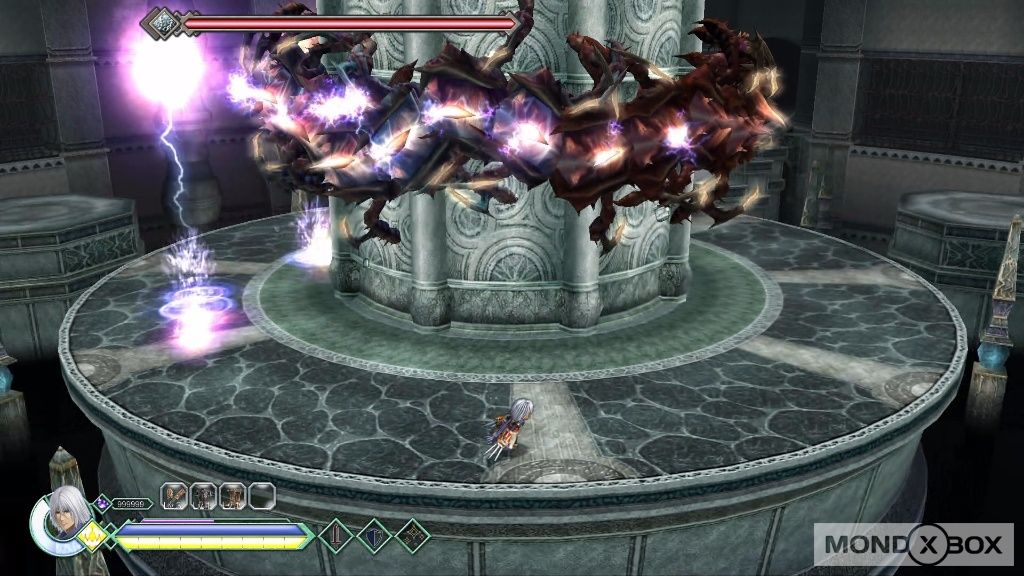Choose the first skill slot with the orange weapon
The image size is (1024, 576).
[x=176, y=495]
